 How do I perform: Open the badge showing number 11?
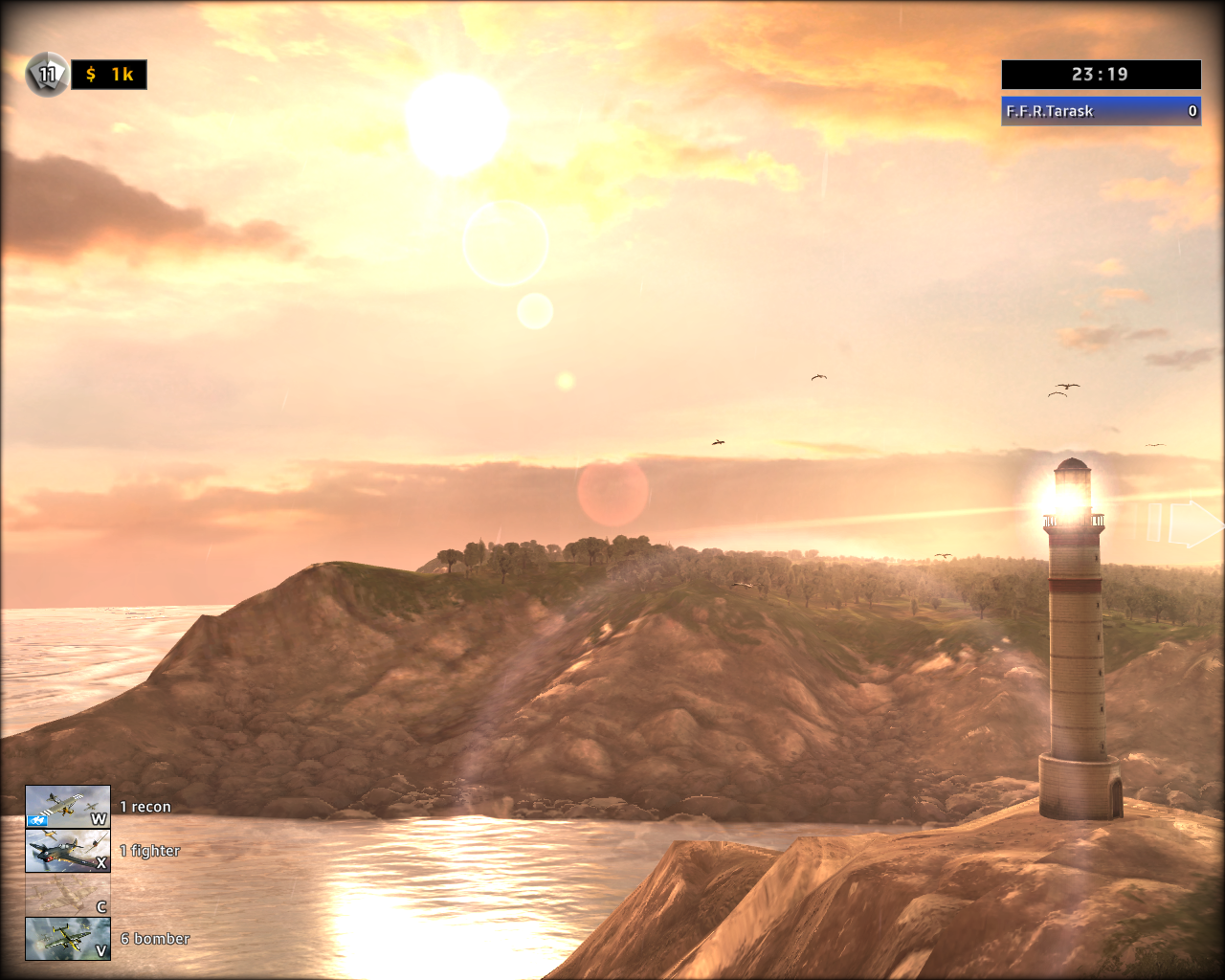tap(46, 74)
